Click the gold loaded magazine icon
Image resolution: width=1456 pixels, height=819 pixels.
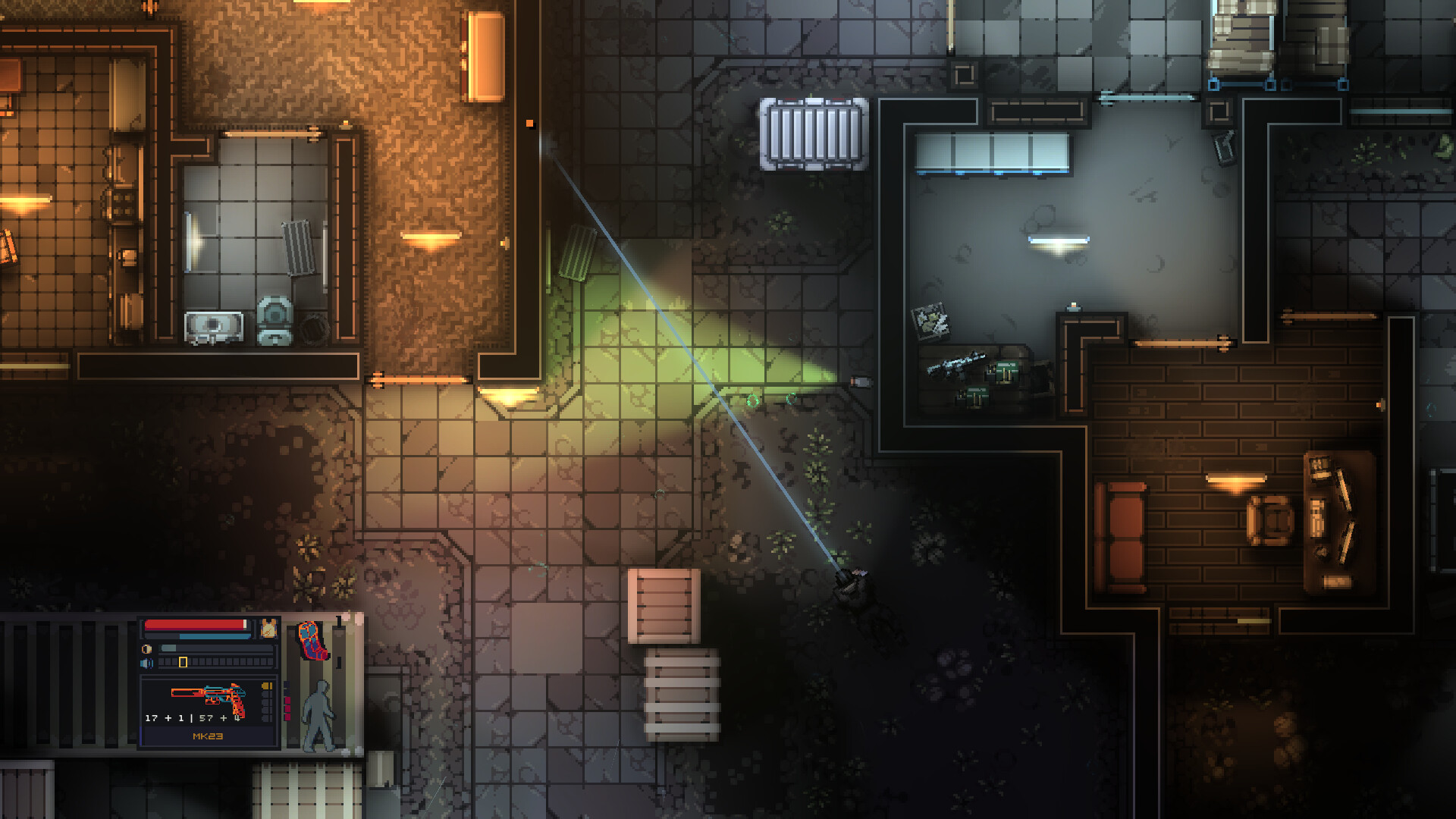point(266,686)
